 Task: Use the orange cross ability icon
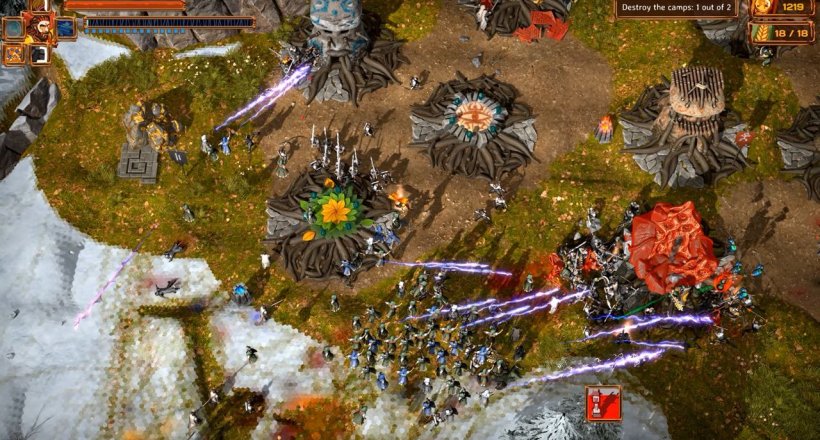click(x=16, y=53)
